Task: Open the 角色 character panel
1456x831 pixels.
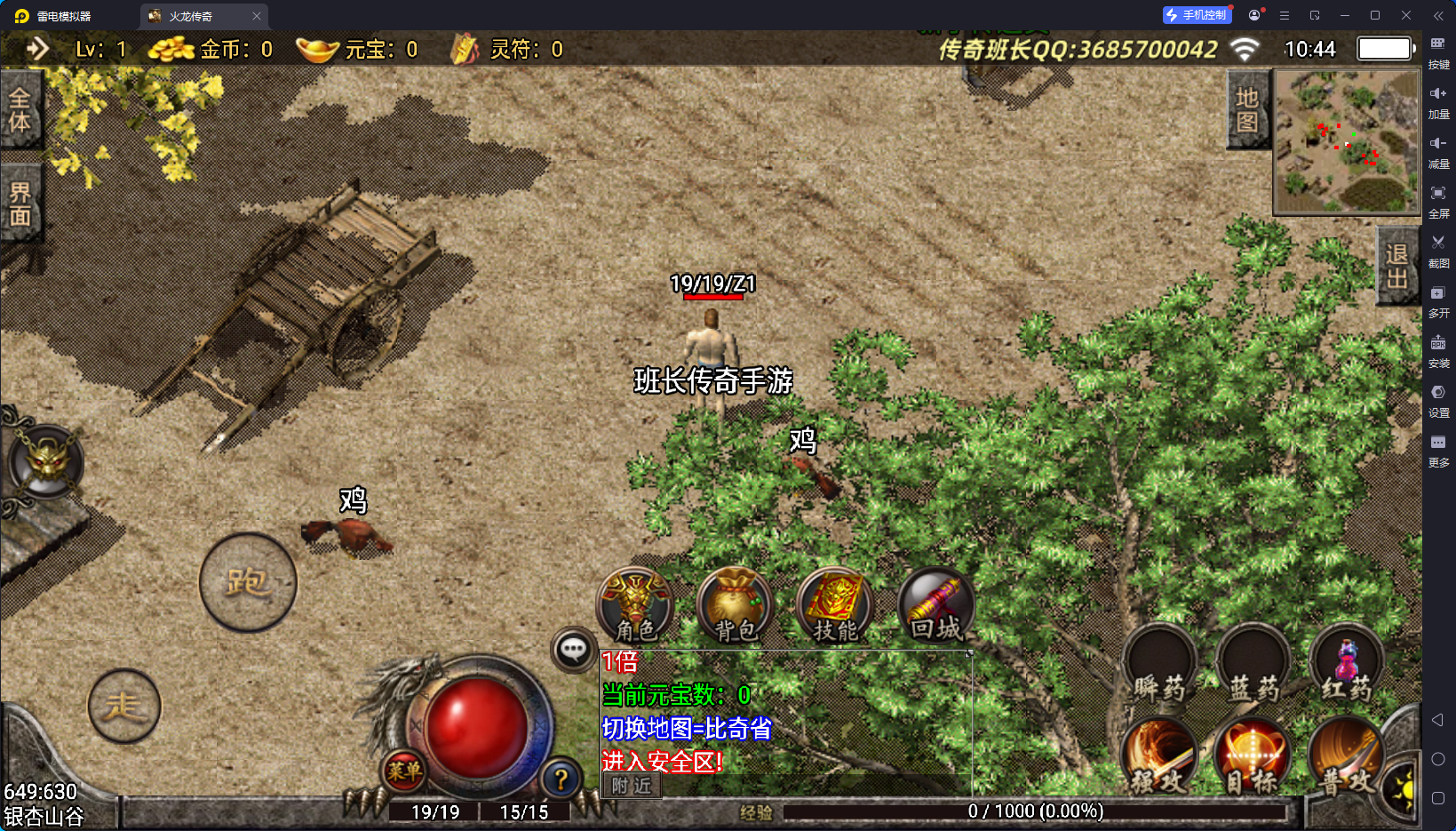Action: pyautogui.click(x=635, y=606)
